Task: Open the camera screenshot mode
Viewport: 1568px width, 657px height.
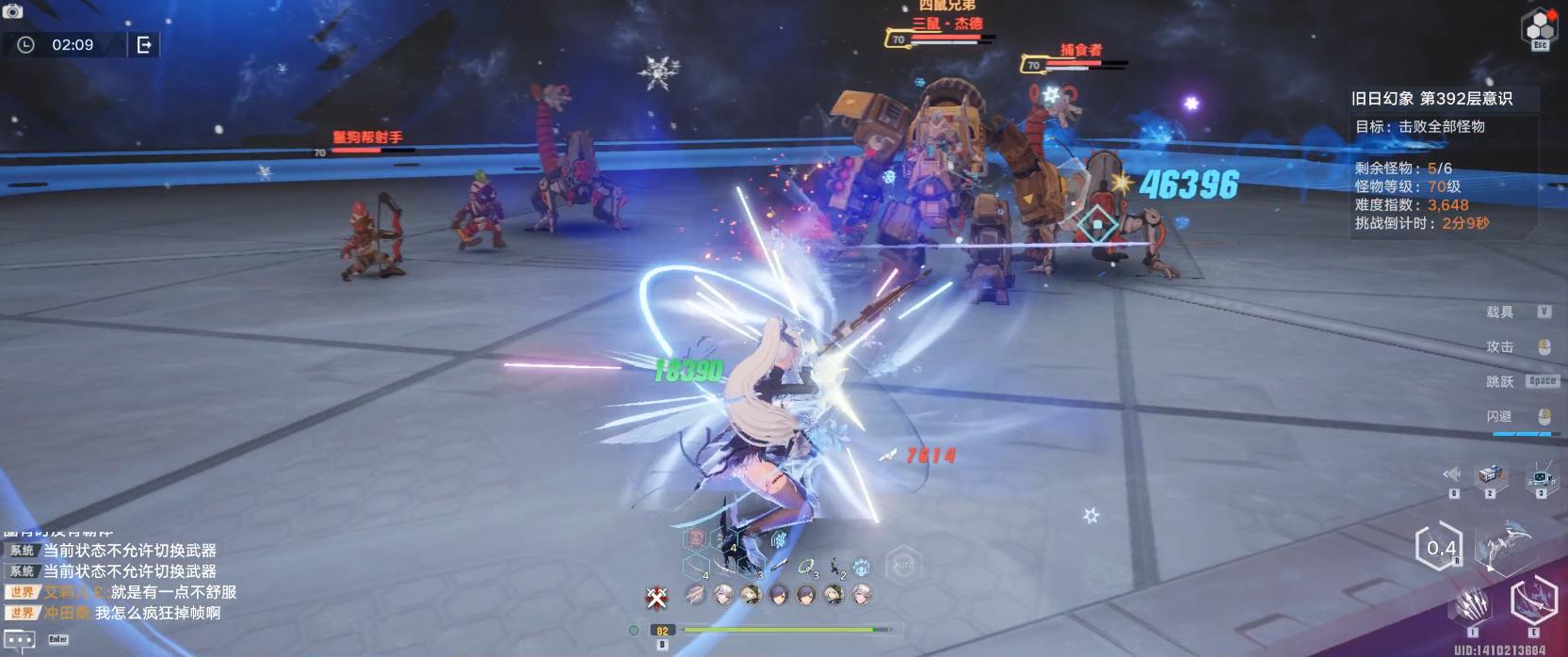Action: click(13, 10)
